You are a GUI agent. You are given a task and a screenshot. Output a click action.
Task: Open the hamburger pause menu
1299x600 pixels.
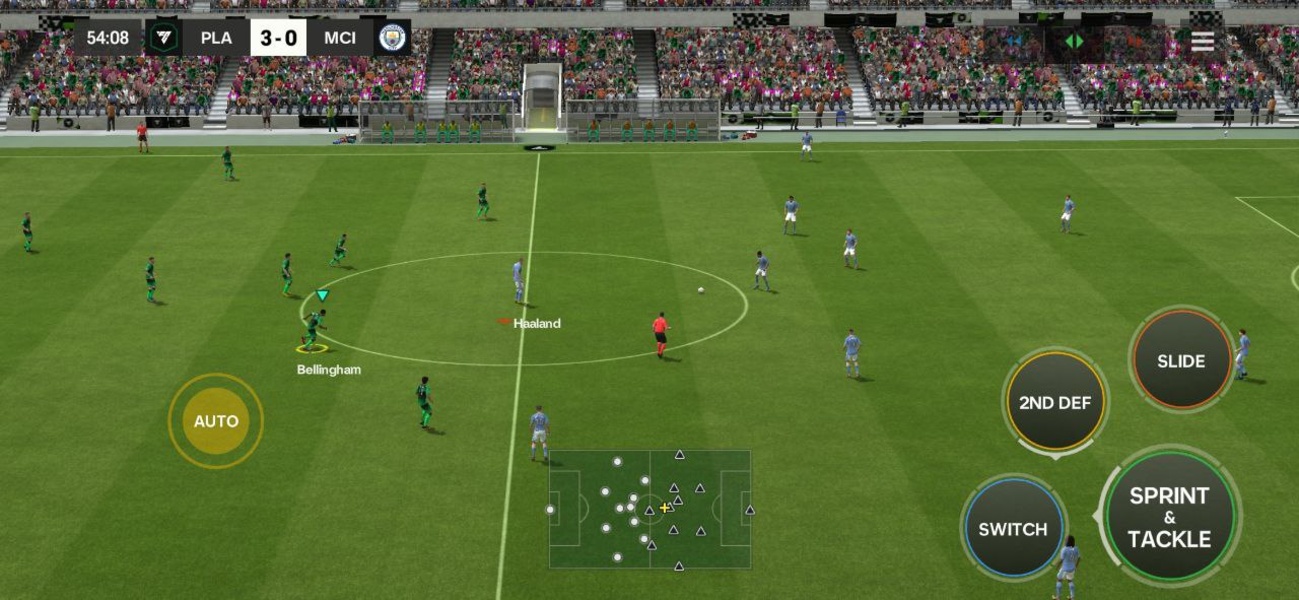click(1202, 41)
